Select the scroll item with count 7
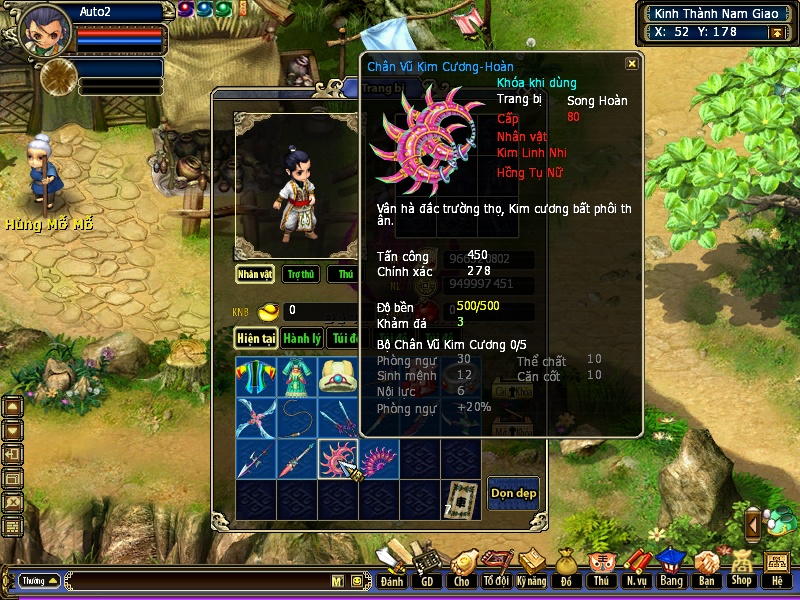Screen dimensions: 800x600 point(461,499)
